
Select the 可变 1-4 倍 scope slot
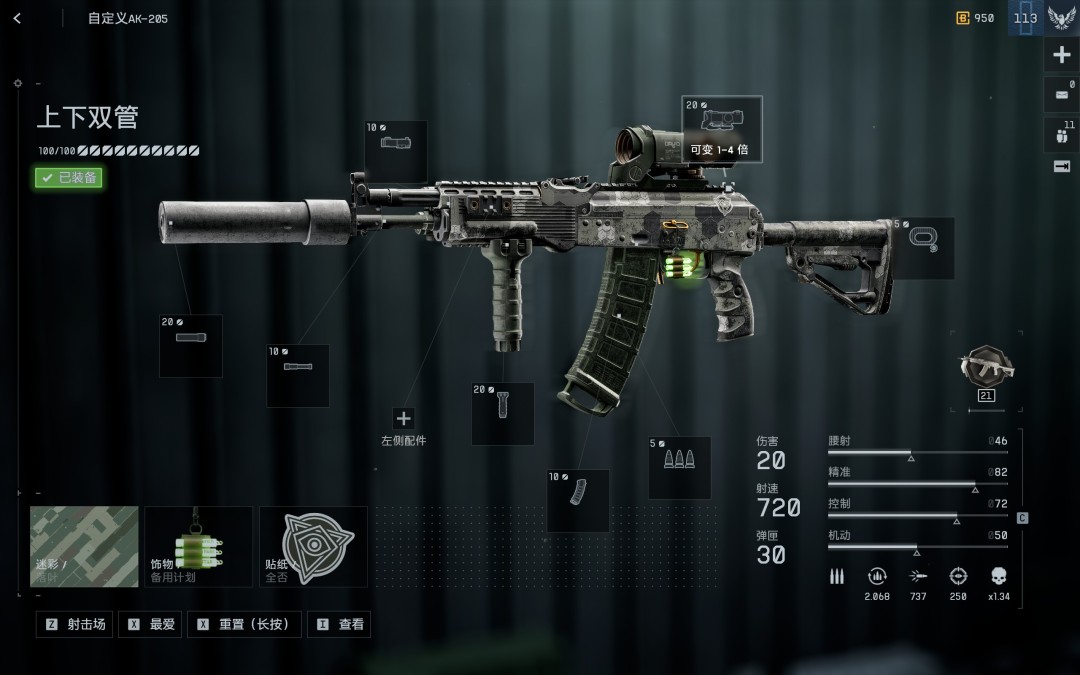tap(721, 130)
